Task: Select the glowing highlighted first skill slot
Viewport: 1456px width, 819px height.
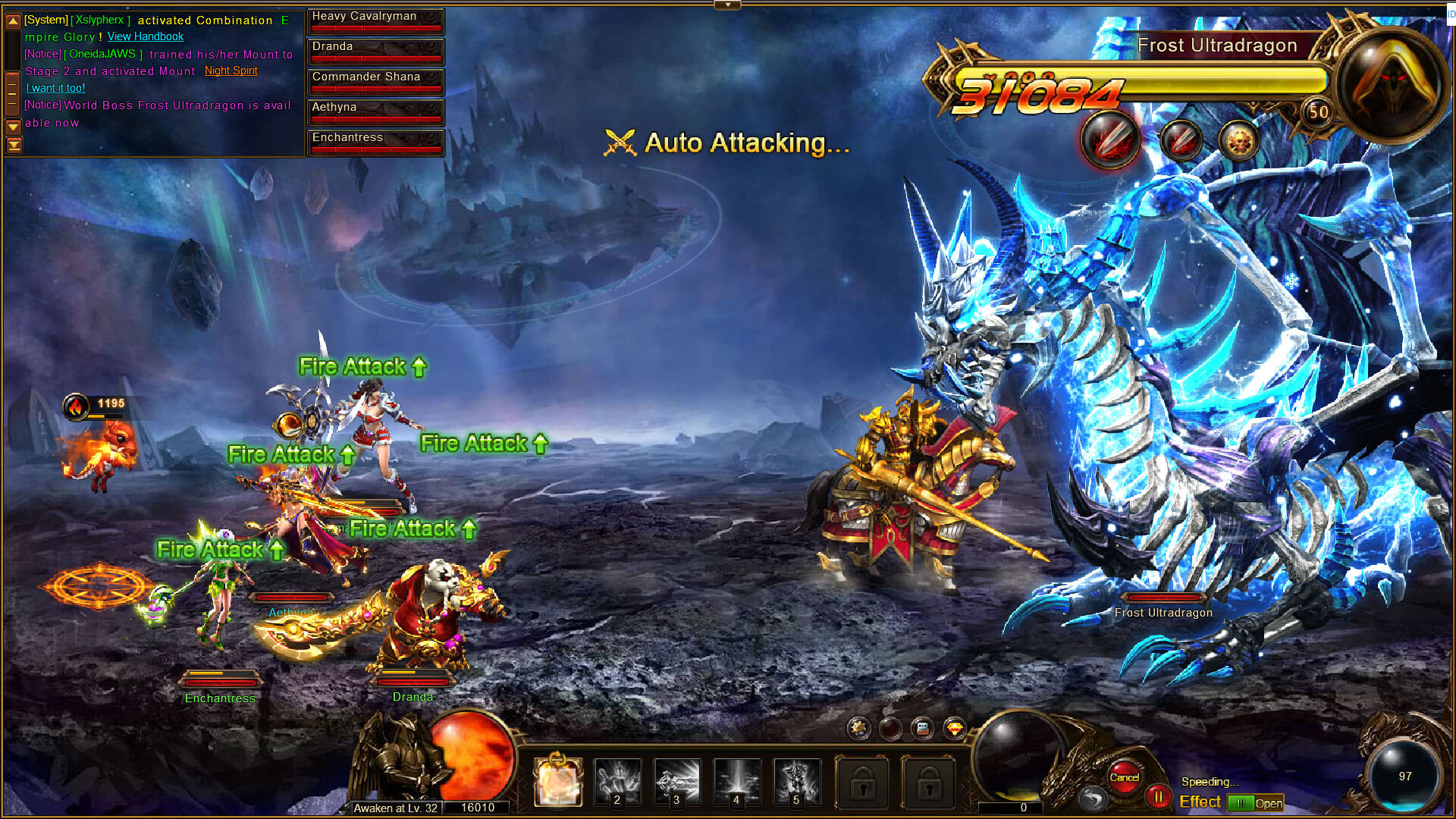Action: click(x=558, y=781)
